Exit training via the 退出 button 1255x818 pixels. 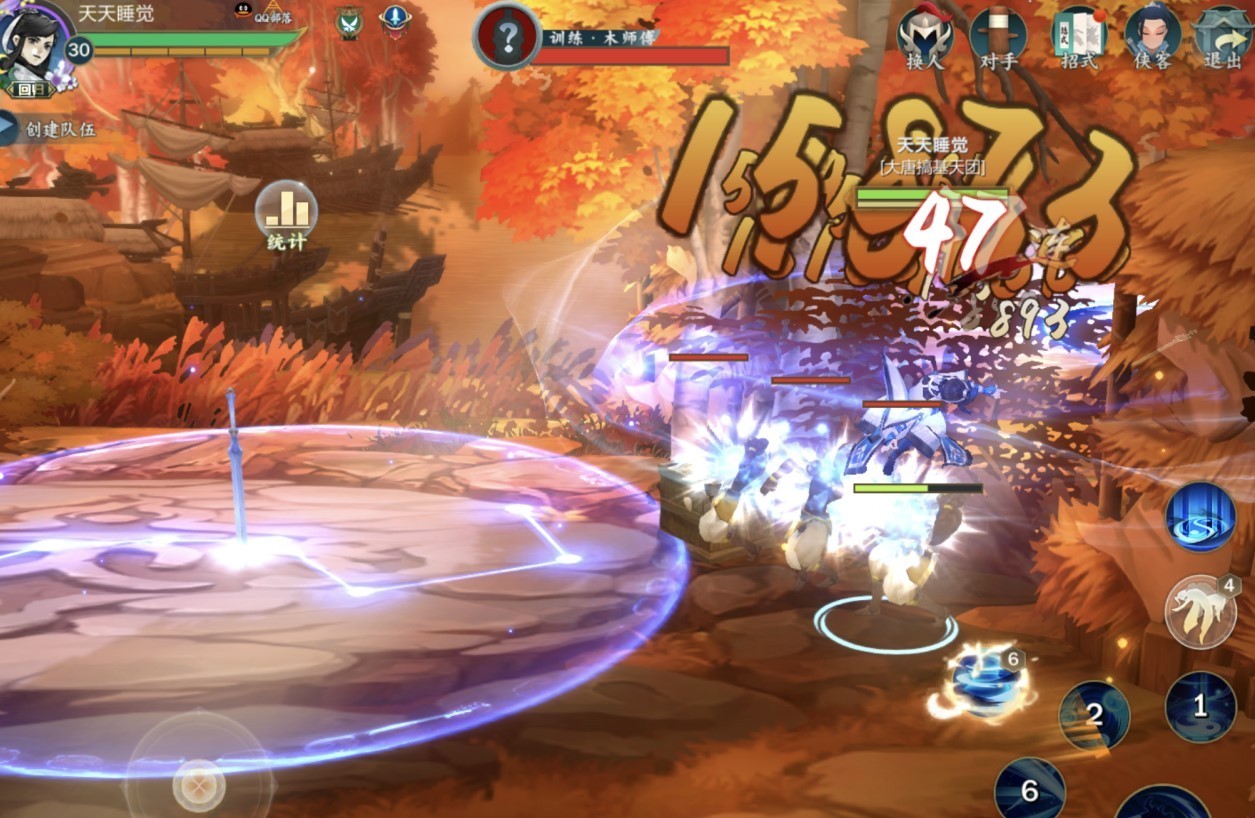click(1223, 38)
